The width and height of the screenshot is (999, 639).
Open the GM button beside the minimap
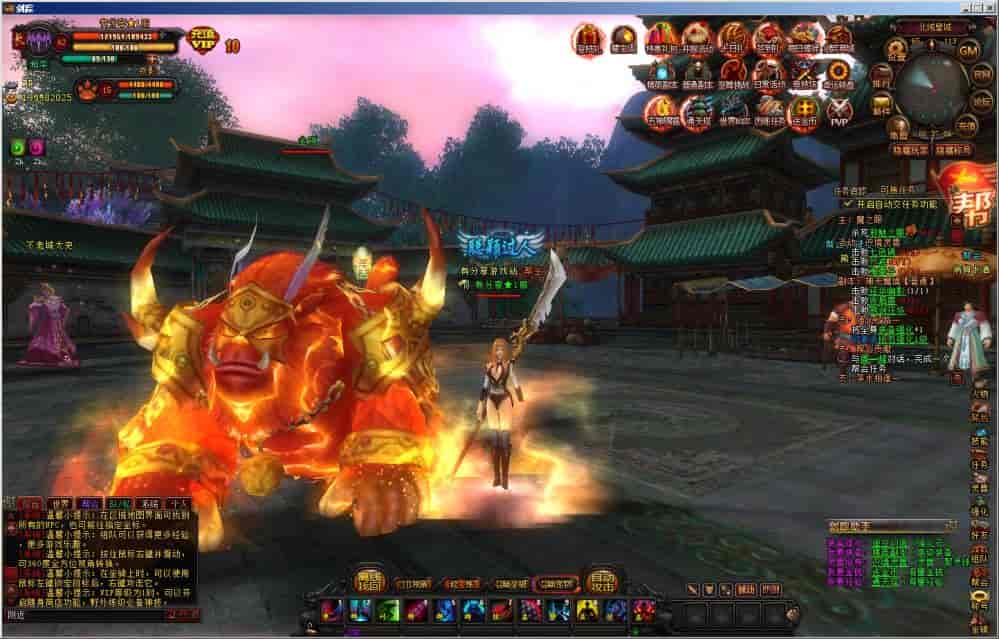[x=967, y=50]
